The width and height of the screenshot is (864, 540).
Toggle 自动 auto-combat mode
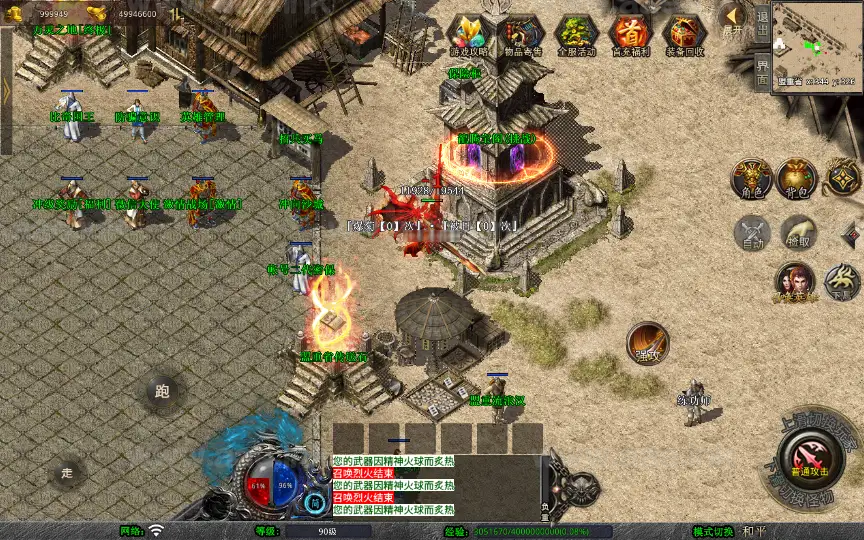[751, 233]
